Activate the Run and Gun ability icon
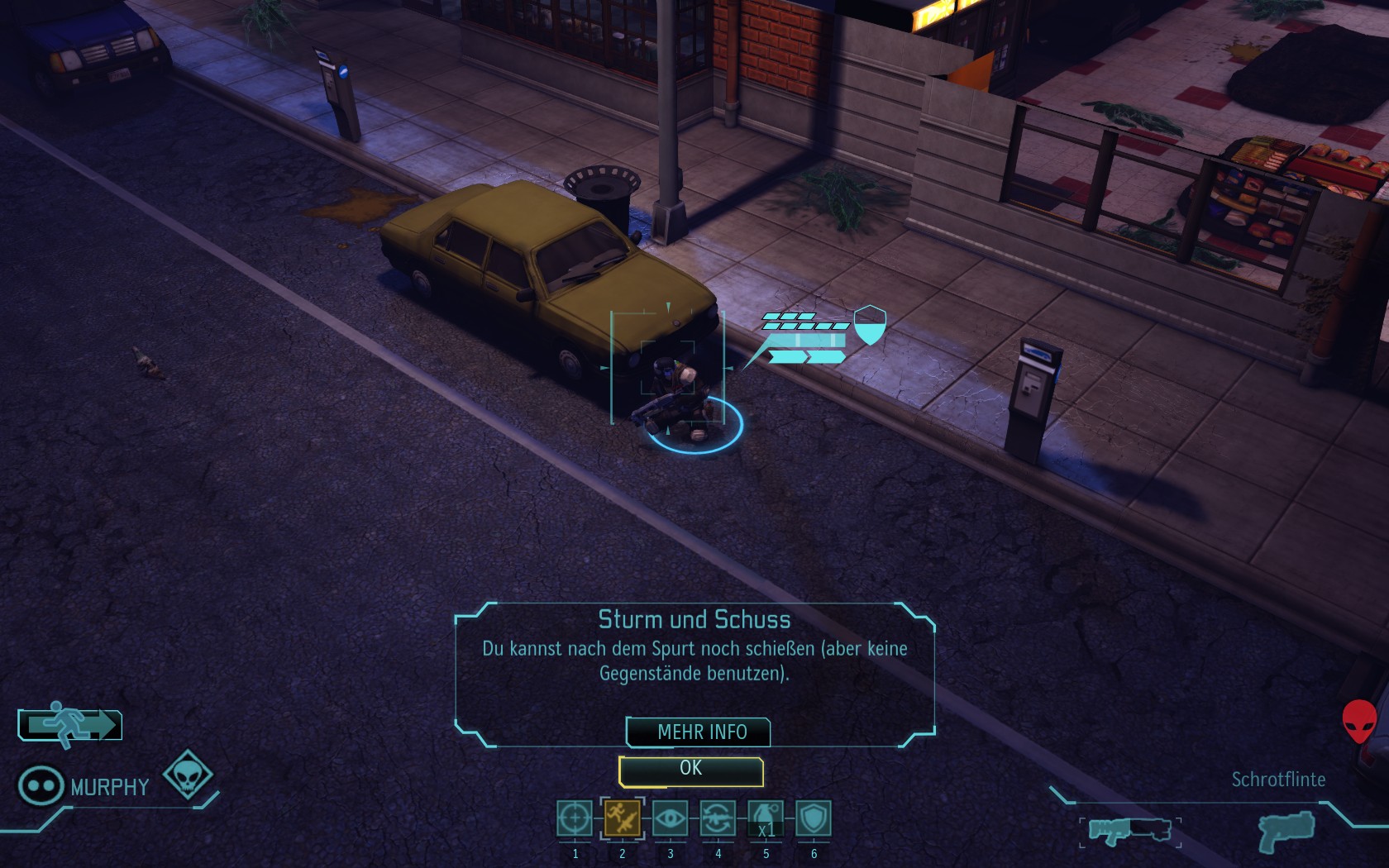Screen dimensions: 1389x868 [x=623, y=819]
